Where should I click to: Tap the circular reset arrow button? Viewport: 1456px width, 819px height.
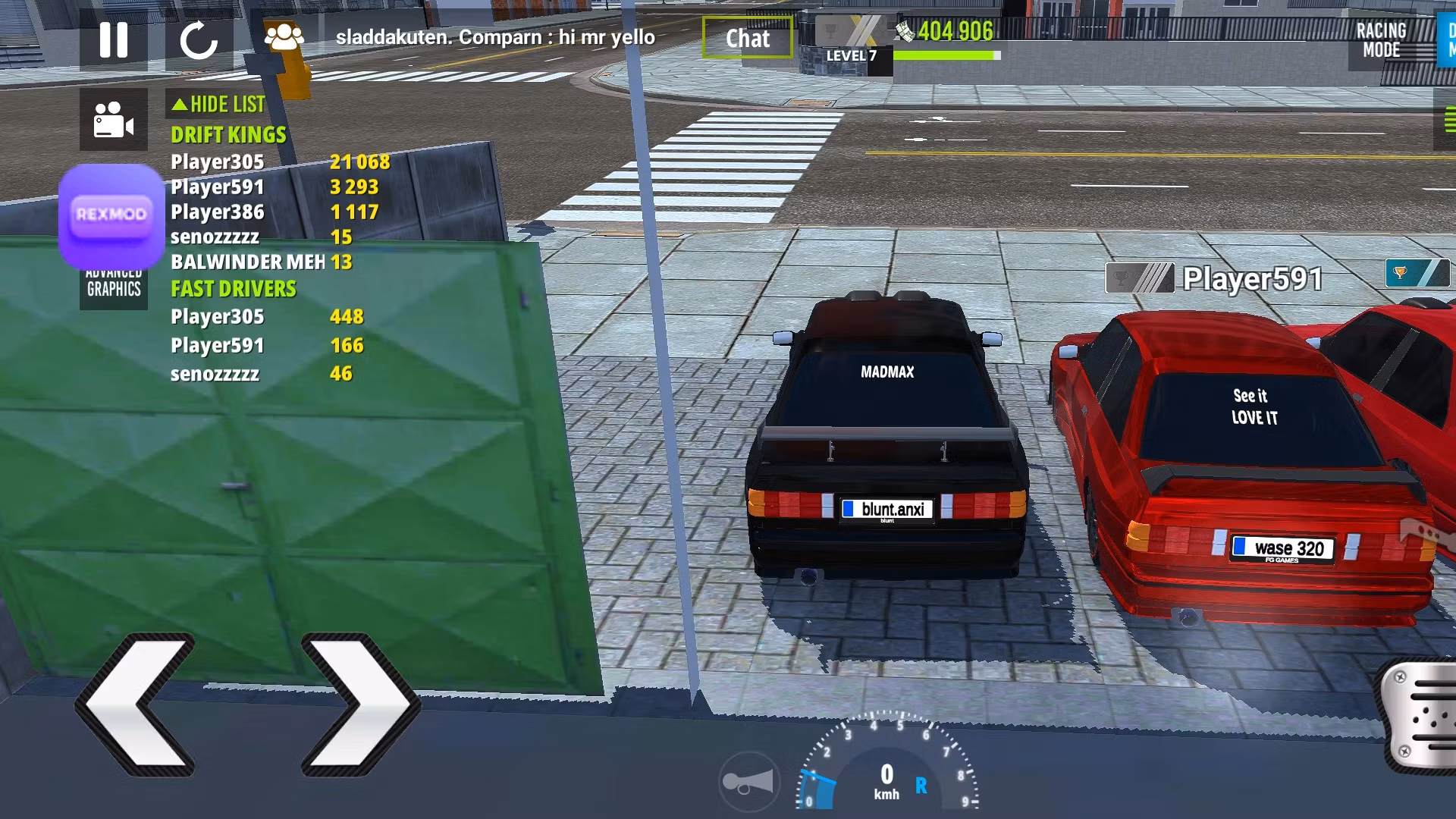tap(199, 39)
